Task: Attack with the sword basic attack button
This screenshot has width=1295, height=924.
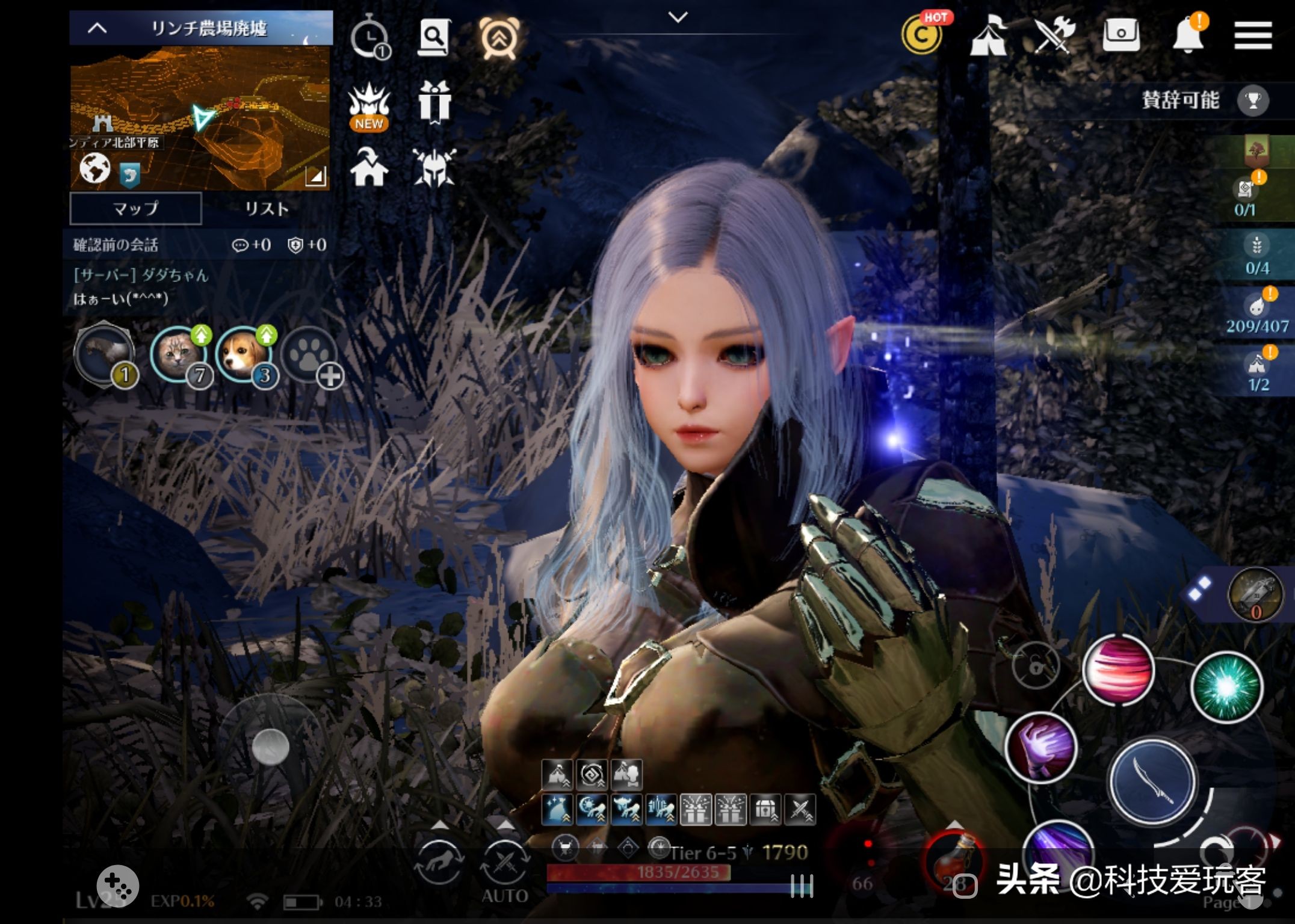Action: pyautogui.click(x=1152, y=780)
